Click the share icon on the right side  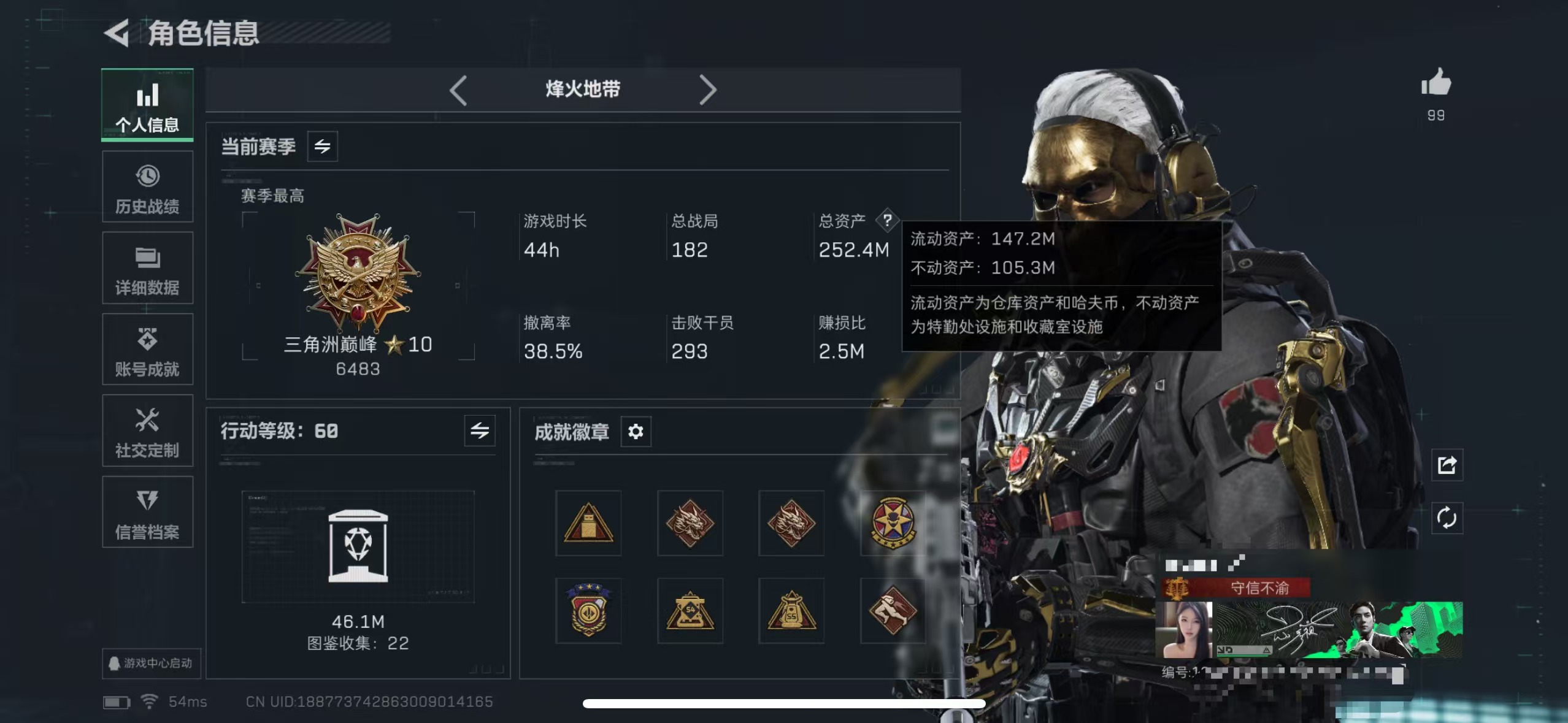[x=1448, y=465]
